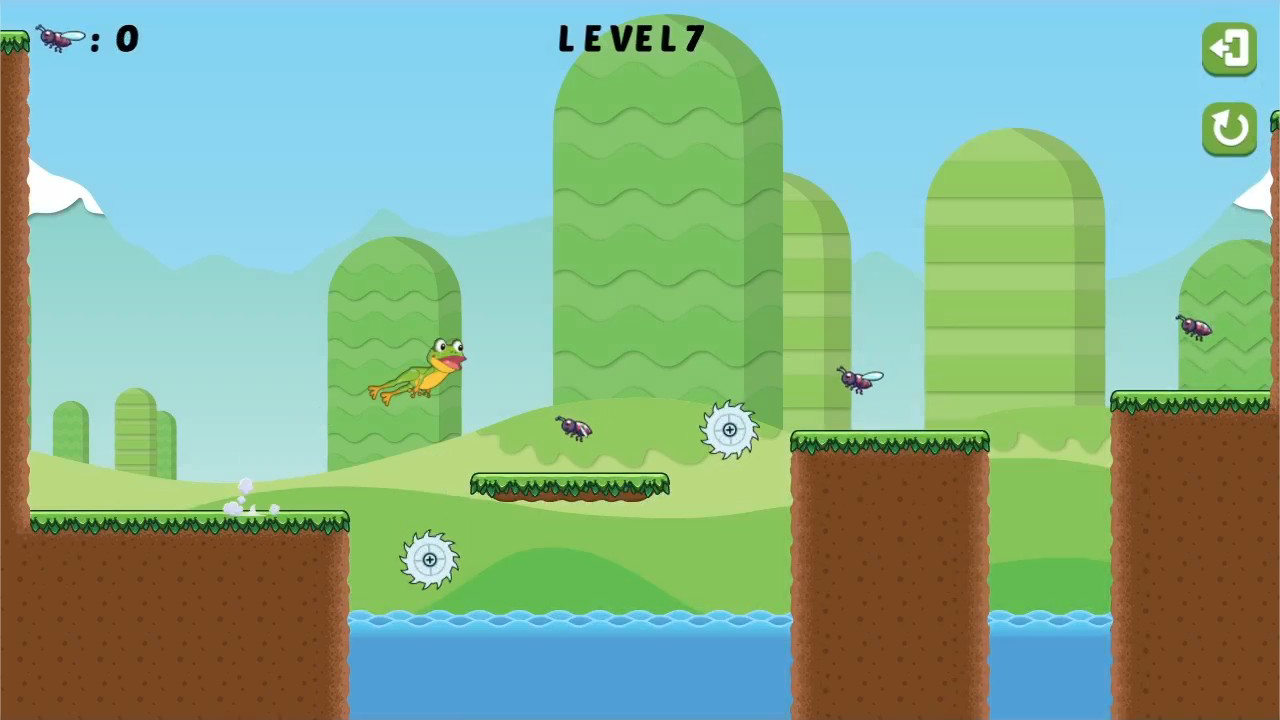1280x720 pixels.
Task: Click the upper spinning saw blade hazard
Action: point(730,429)
